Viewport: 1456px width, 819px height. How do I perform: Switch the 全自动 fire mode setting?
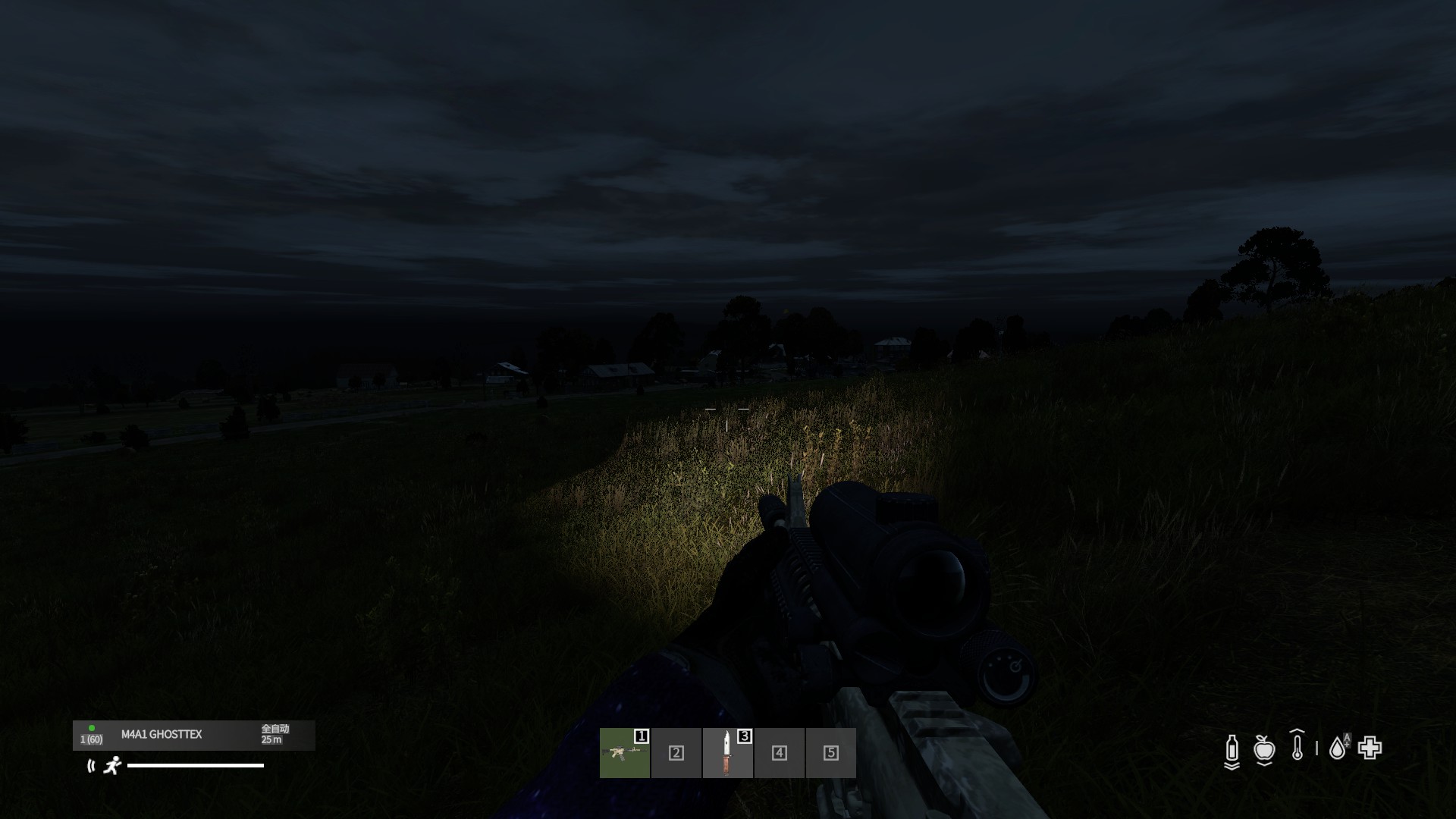tap(275, 730)
